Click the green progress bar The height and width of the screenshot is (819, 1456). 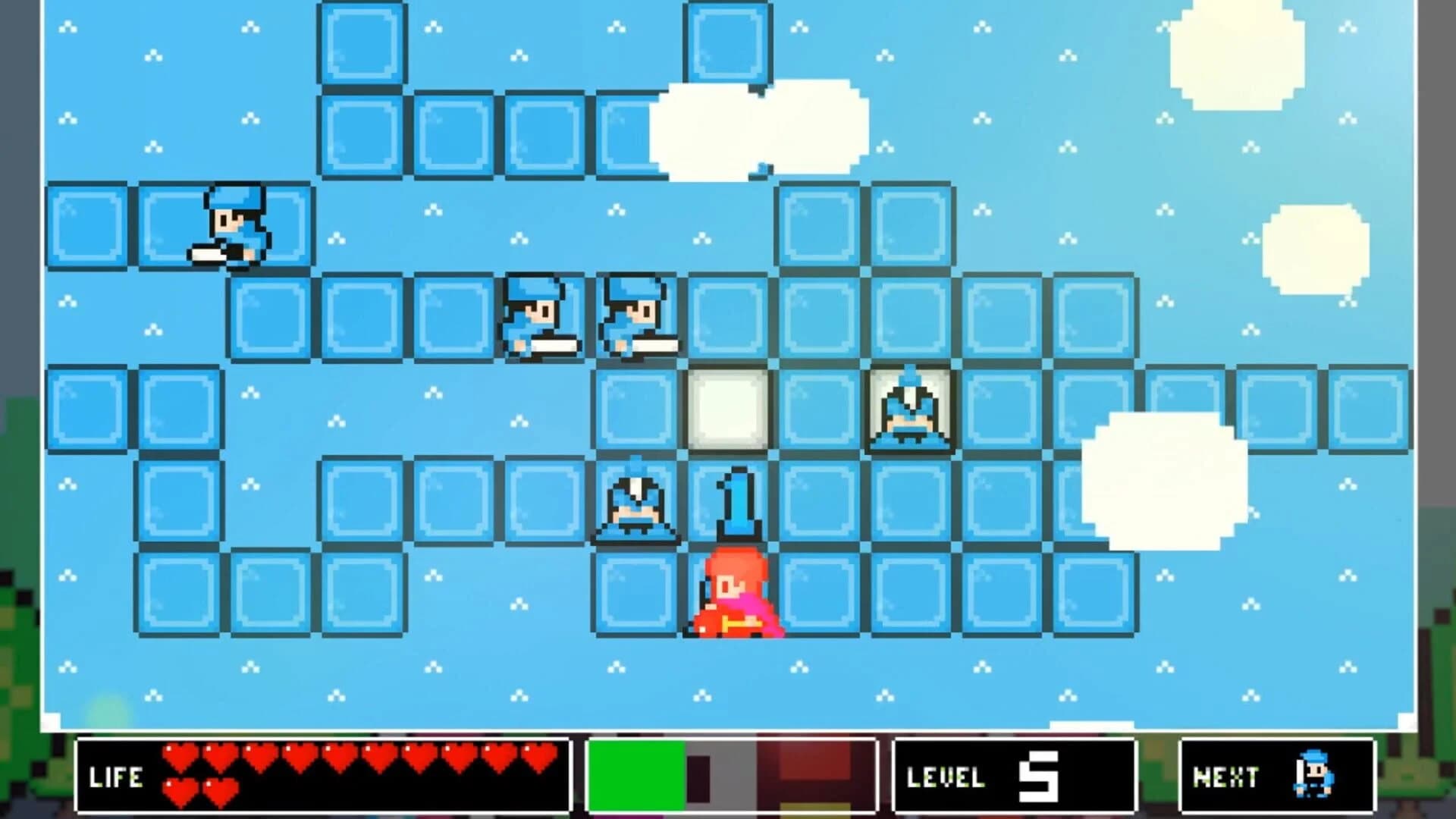coord(637,773)
